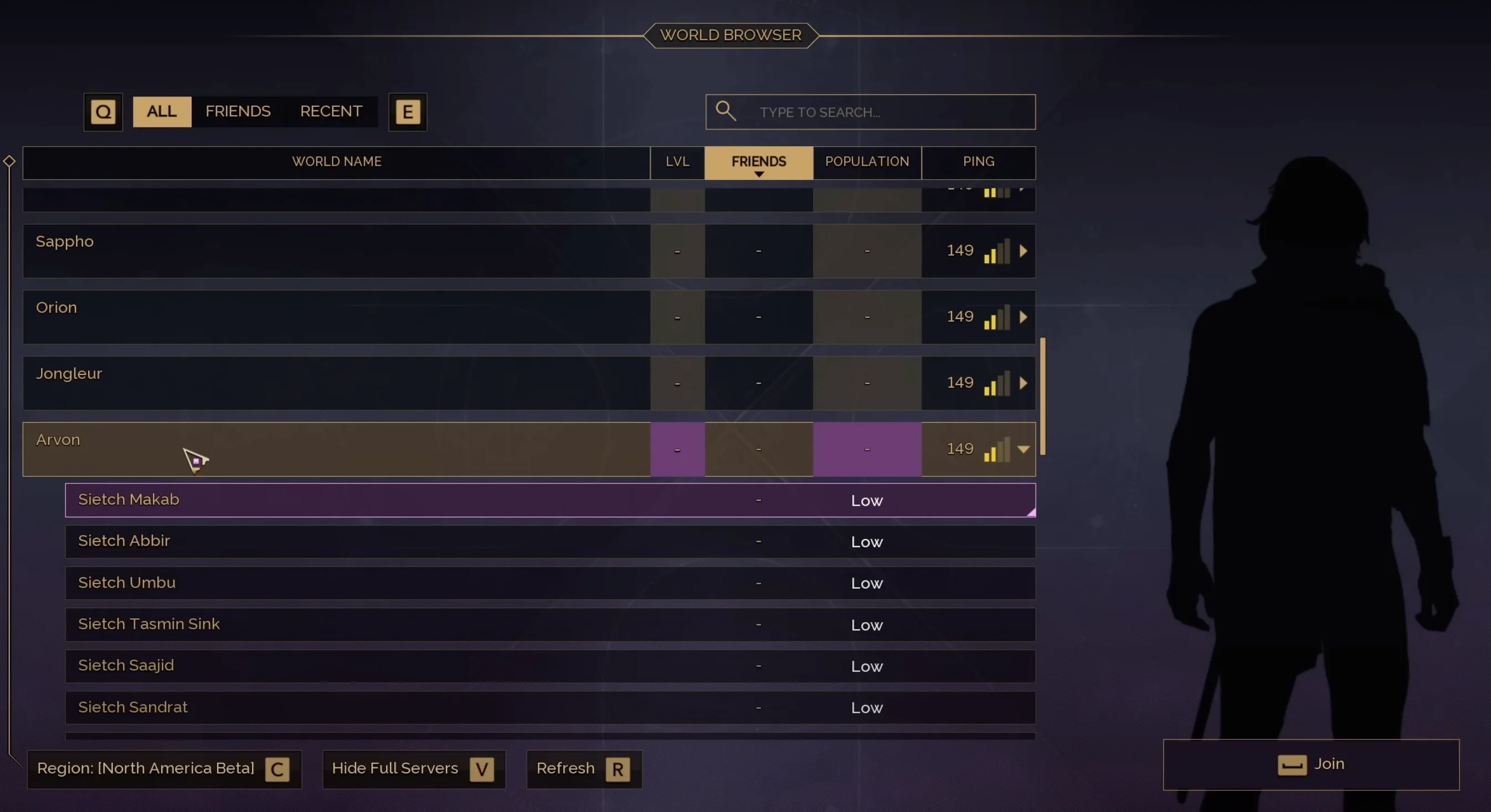Click the ping signal bars on the Sappho row
The height and width of the screenshot is (812, 1491).
(997, 250)
